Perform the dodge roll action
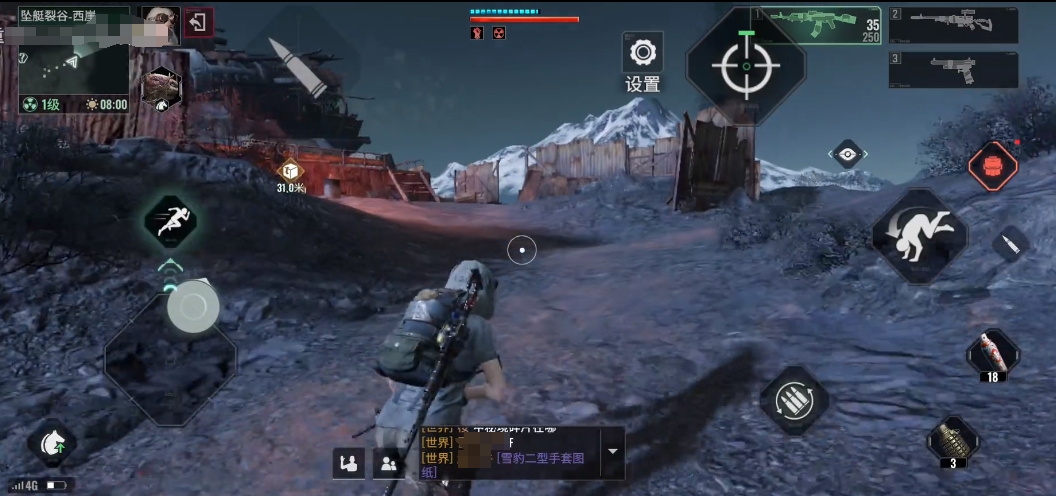1056x496 pixels. point(919,235)
